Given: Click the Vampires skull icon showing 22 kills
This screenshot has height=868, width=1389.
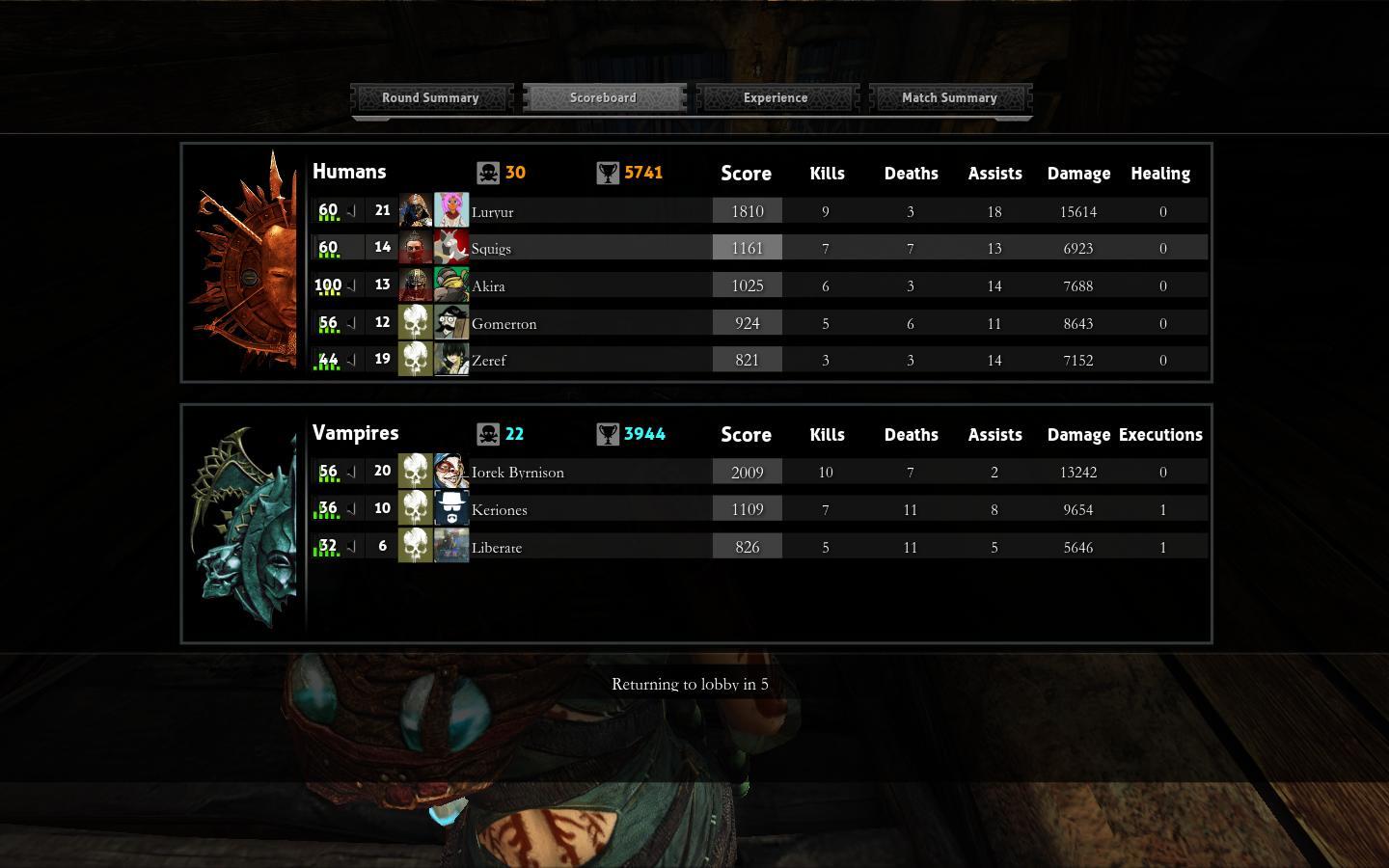Looking at the screenshot, I should (x=490, y=433).
